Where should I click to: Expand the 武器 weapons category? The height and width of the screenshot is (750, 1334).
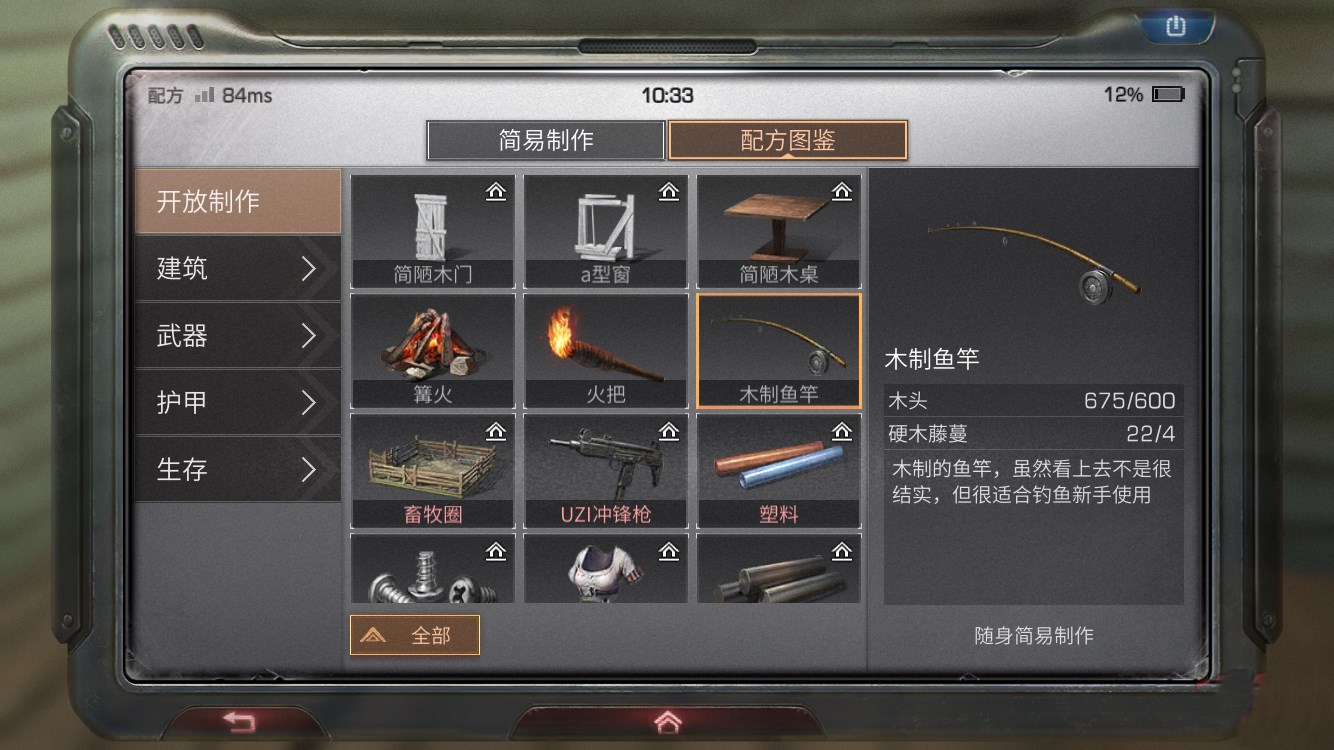coord(237,336)
